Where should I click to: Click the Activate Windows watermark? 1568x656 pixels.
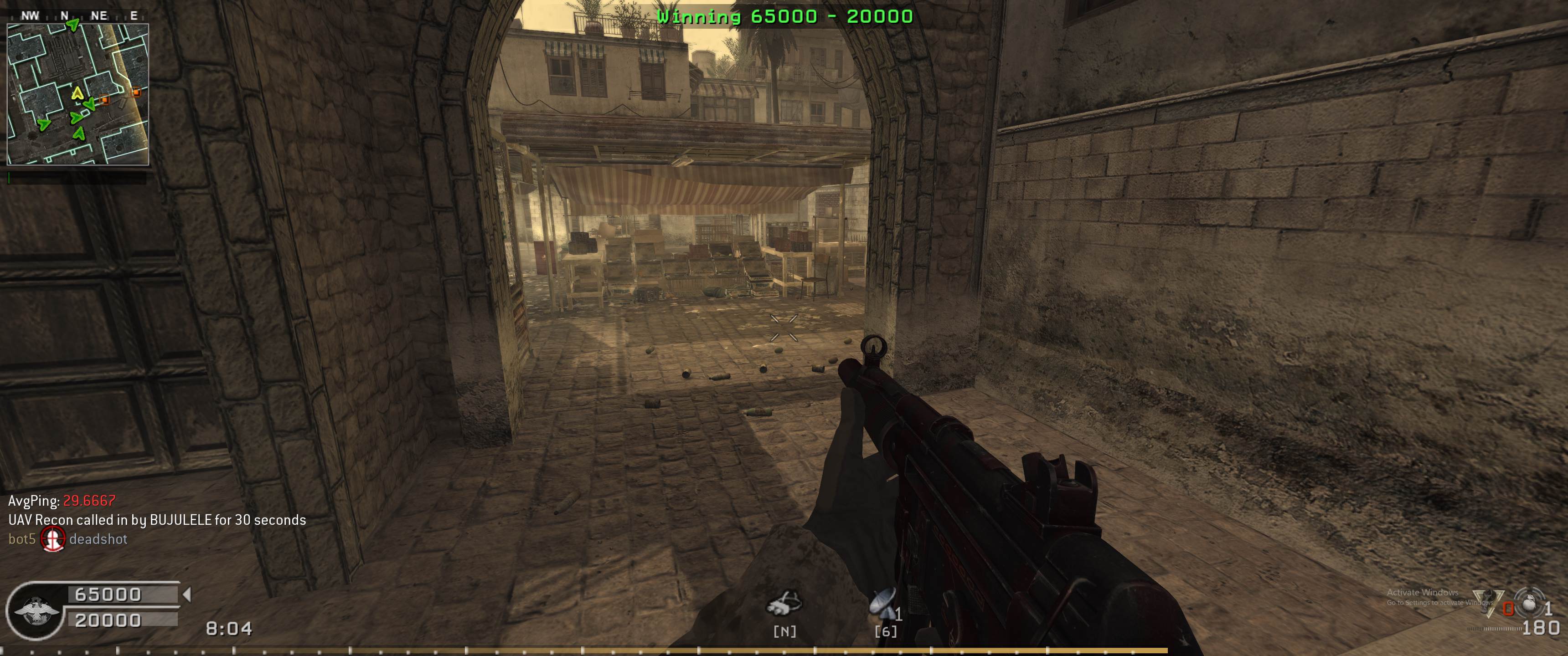pos(1423,596)
